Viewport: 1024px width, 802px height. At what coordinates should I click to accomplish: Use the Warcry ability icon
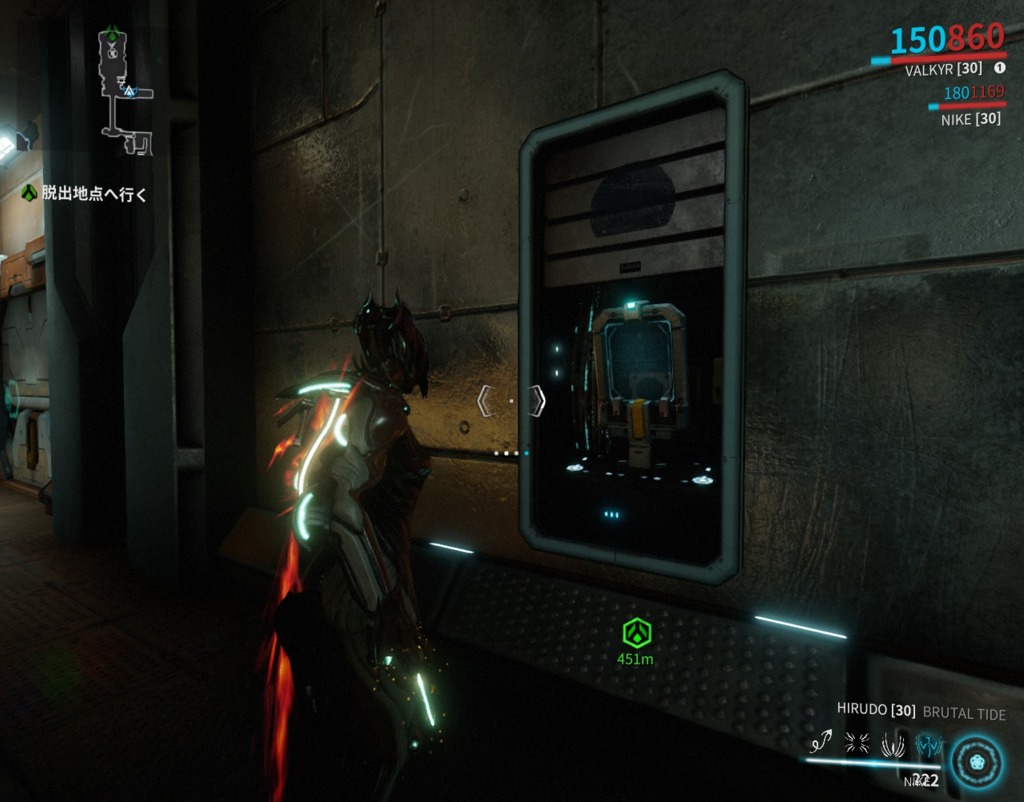click(x=858, y=743)
